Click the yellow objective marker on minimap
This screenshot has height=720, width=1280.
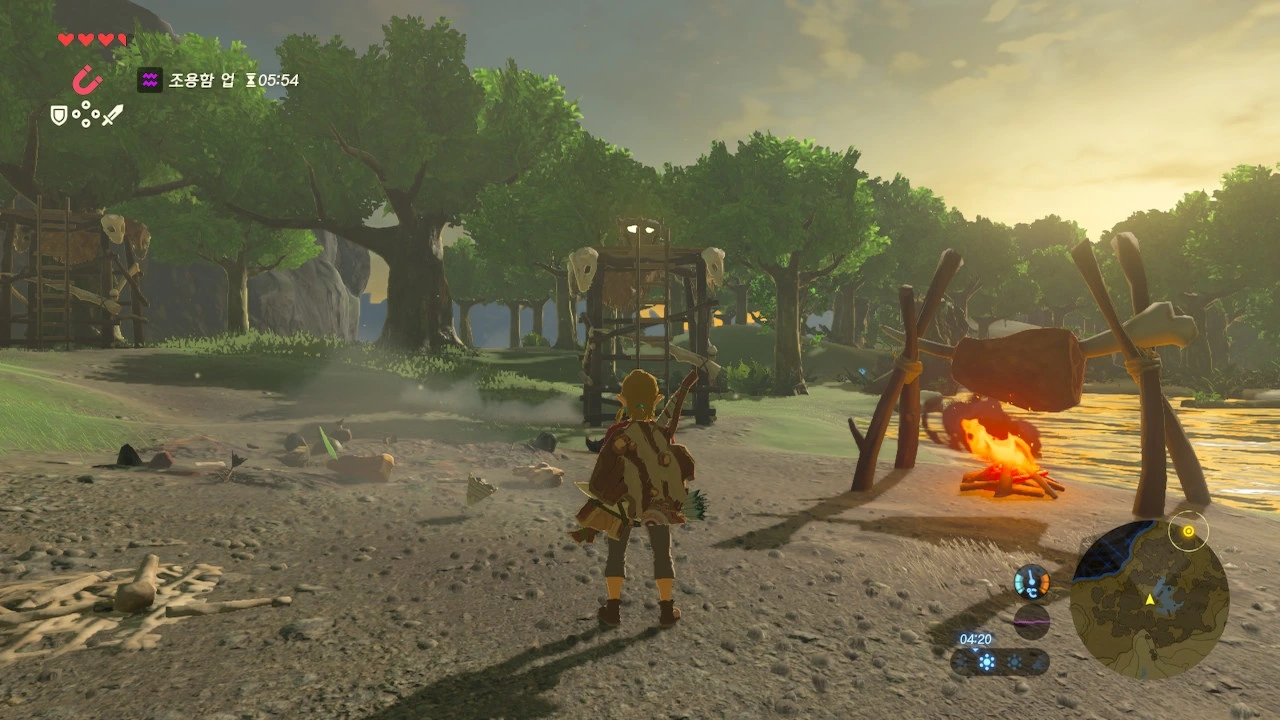(x=1188, y=531)
